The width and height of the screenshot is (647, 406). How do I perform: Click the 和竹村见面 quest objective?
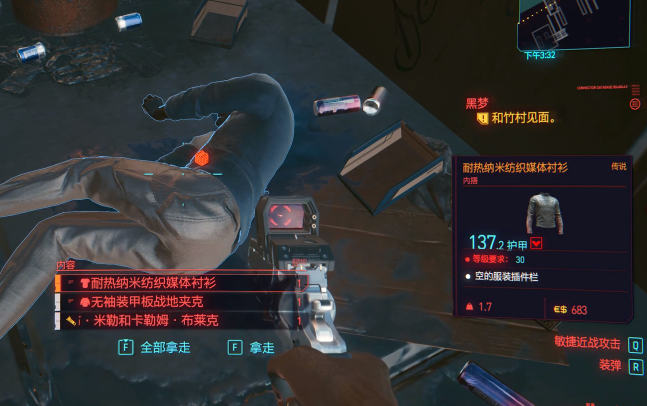coord(523,118)
